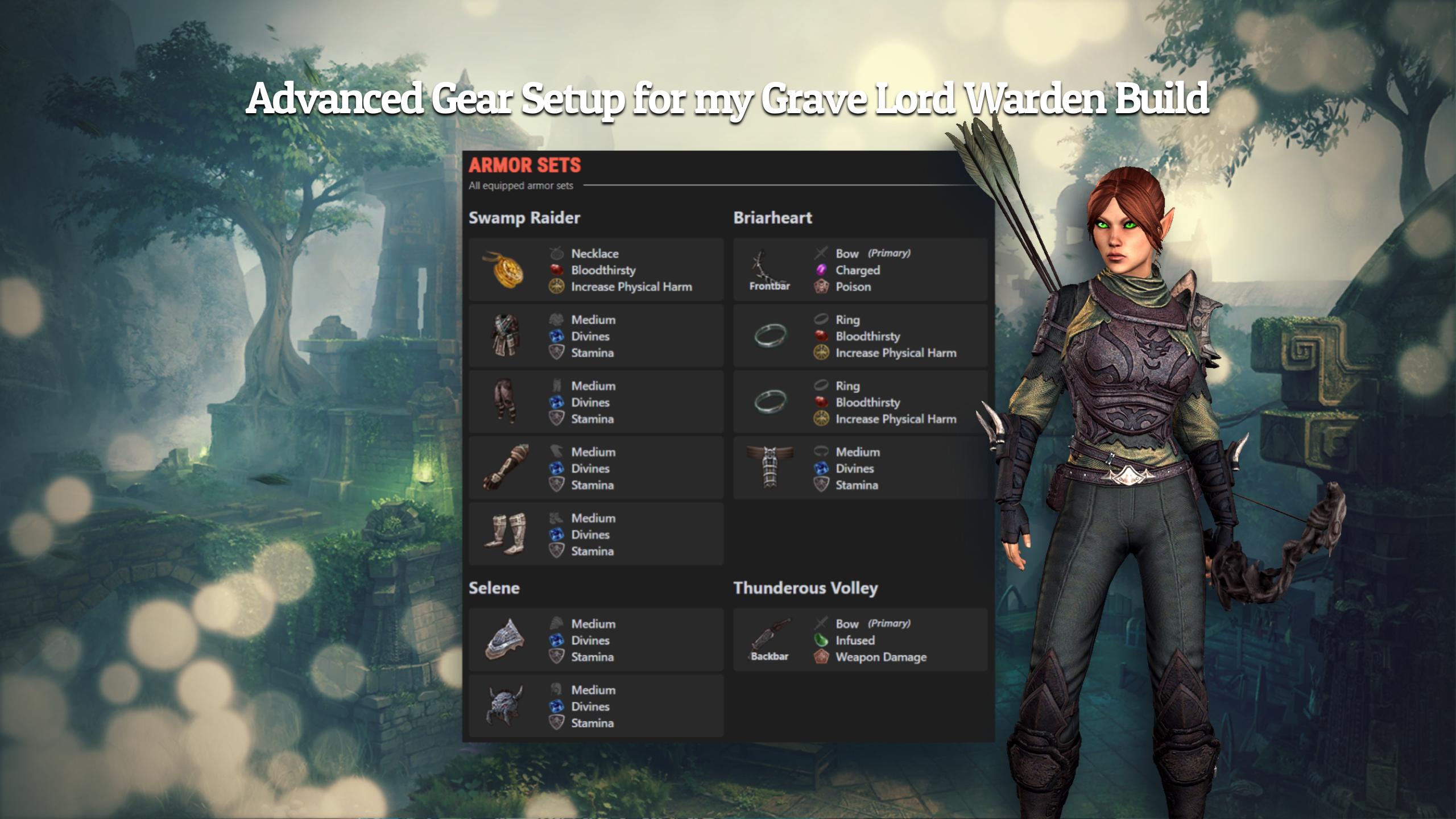The height and width of the screenshot is (819, 1456).
Task: Expand the Swamp Raider set heading
Action: pos(525,217)
